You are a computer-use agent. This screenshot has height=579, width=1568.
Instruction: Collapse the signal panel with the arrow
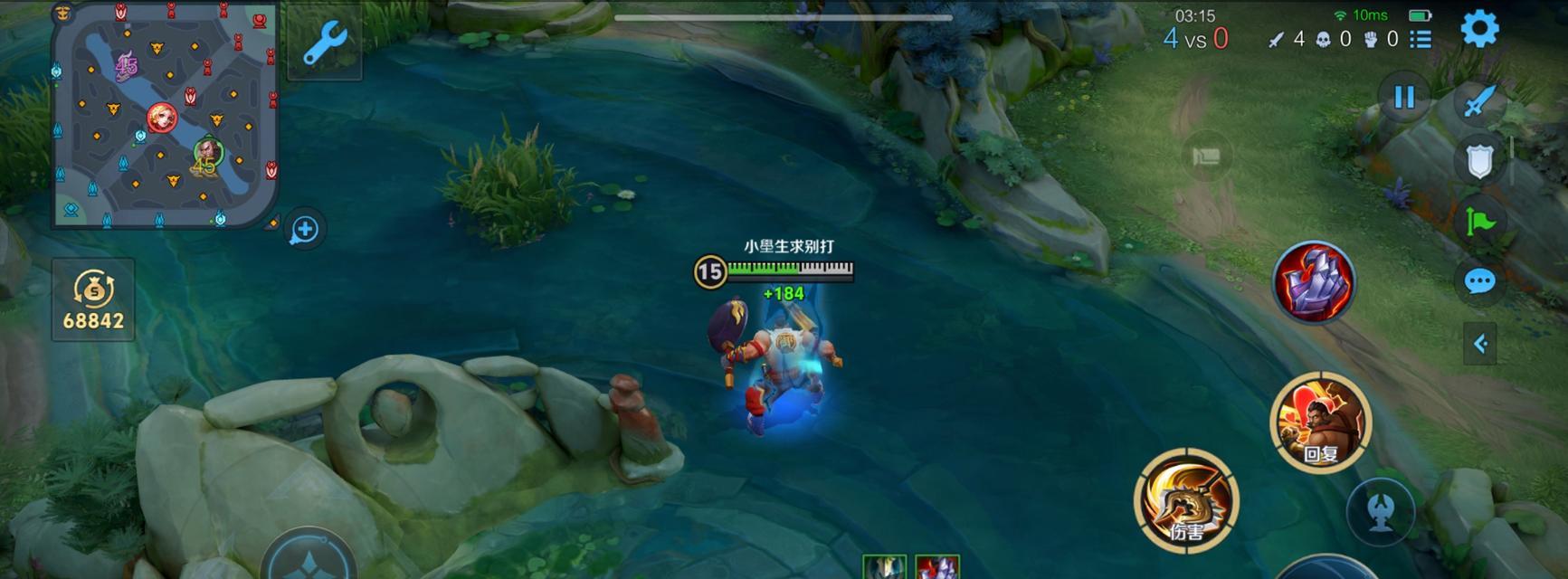click(x=1480, y=344)
